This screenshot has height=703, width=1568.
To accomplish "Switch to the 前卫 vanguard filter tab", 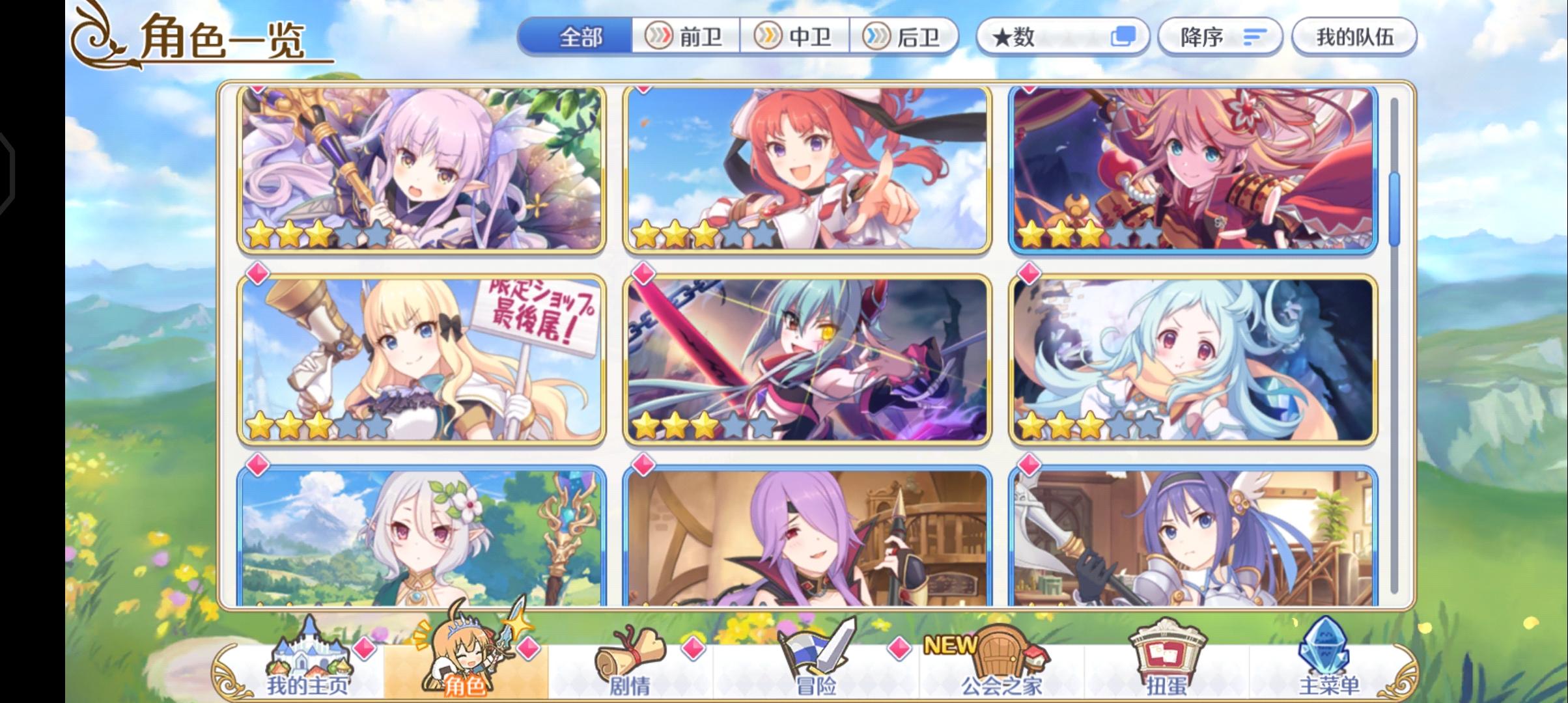I will [685, 37].
